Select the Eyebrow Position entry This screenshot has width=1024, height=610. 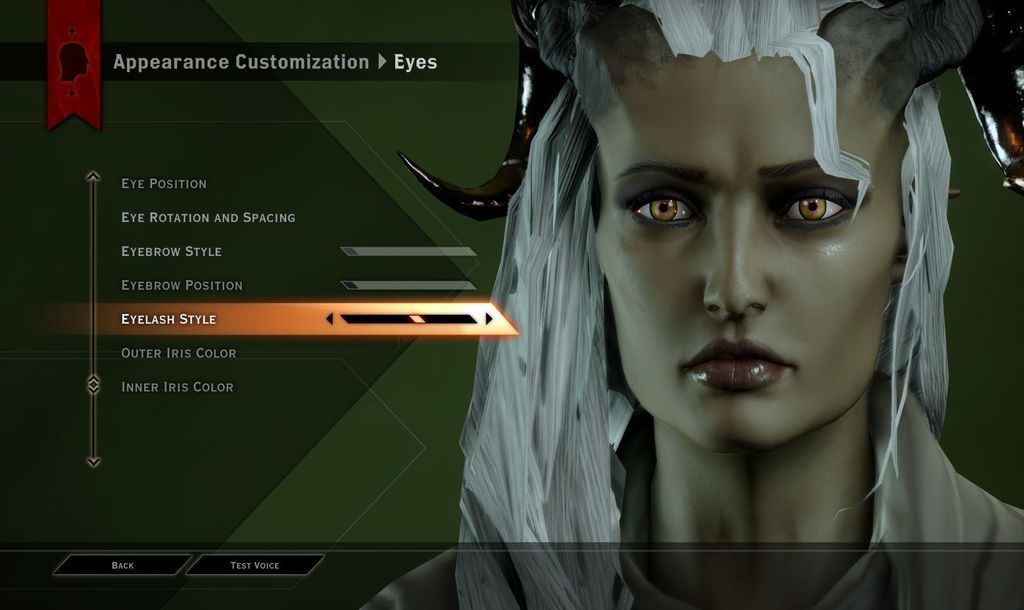point(182,286)
